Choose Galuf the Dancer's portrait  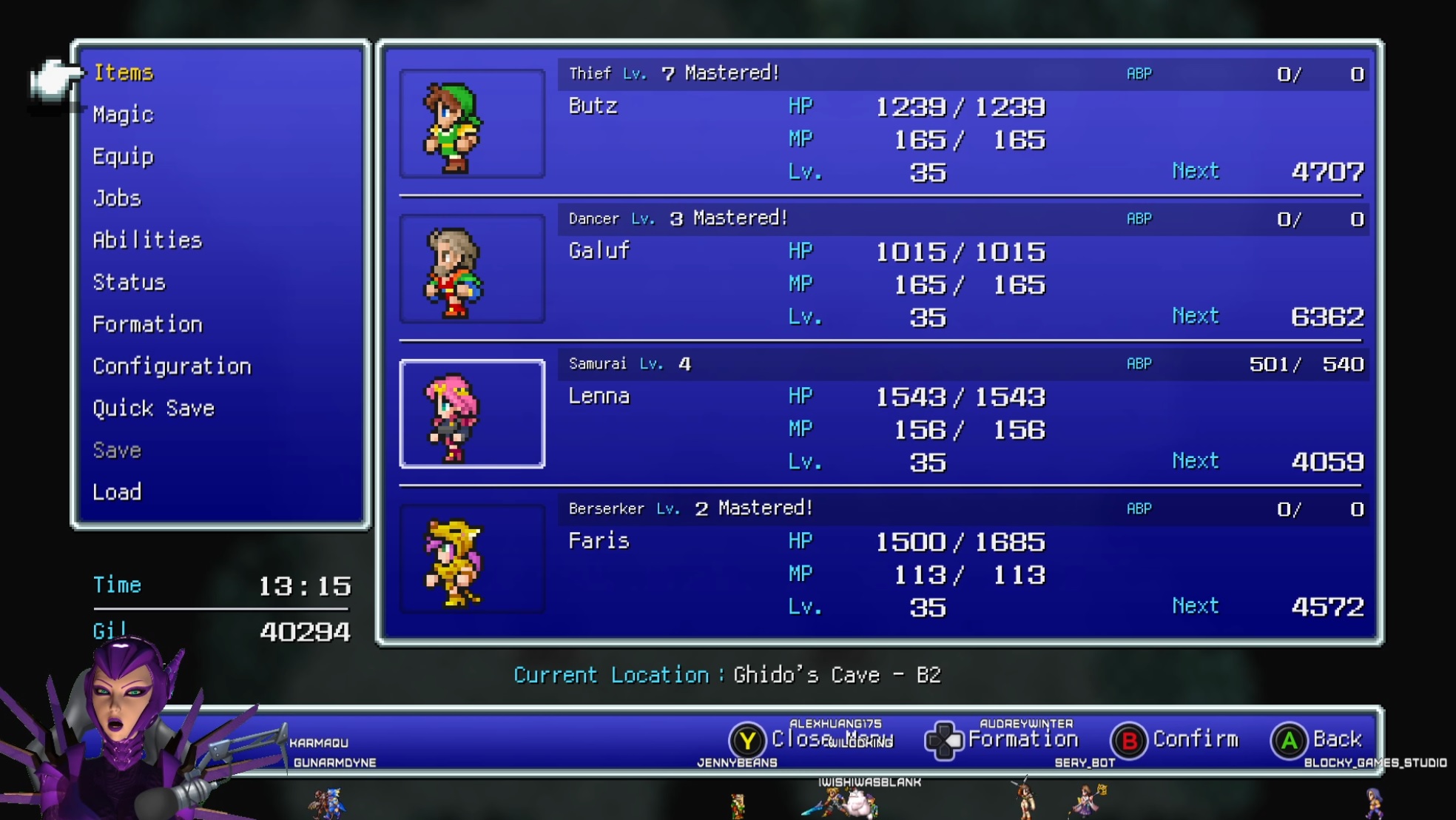coord(472,269)
